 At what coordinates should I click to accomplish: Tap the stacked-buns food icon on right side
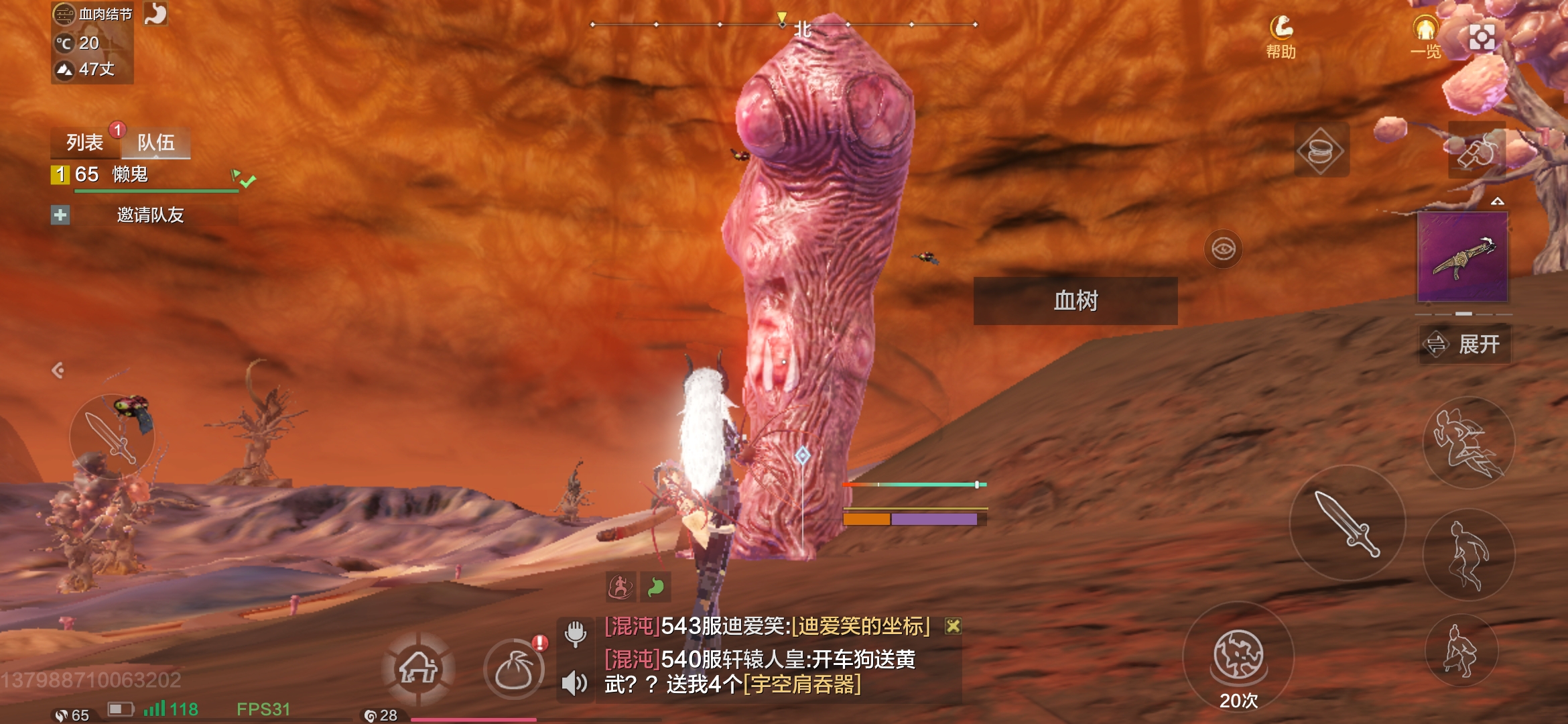pos(1321,149)
